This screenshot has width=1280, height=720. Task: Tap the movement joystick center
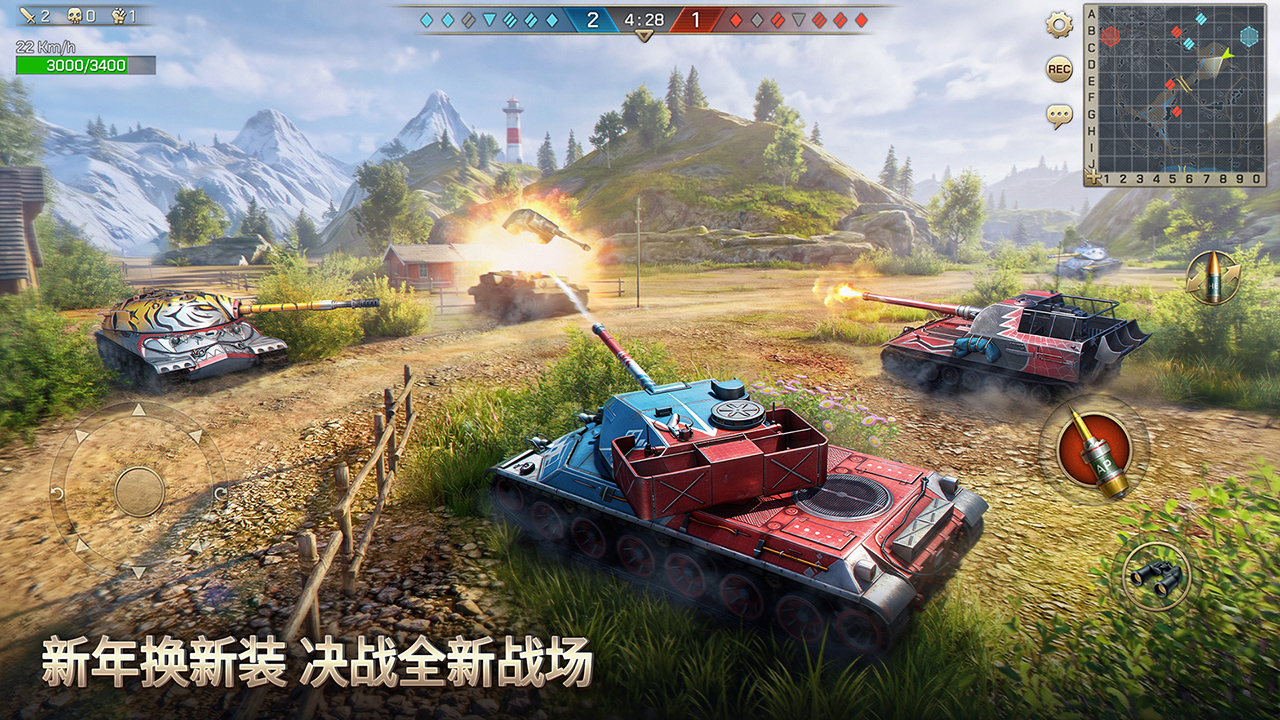(x=139, y=491)
